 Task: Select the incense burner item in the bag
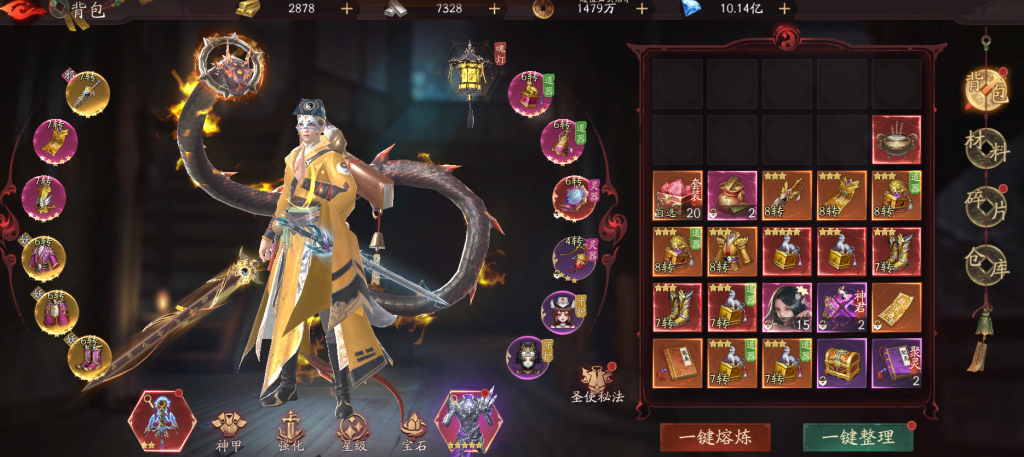click(x=896, y=139)
